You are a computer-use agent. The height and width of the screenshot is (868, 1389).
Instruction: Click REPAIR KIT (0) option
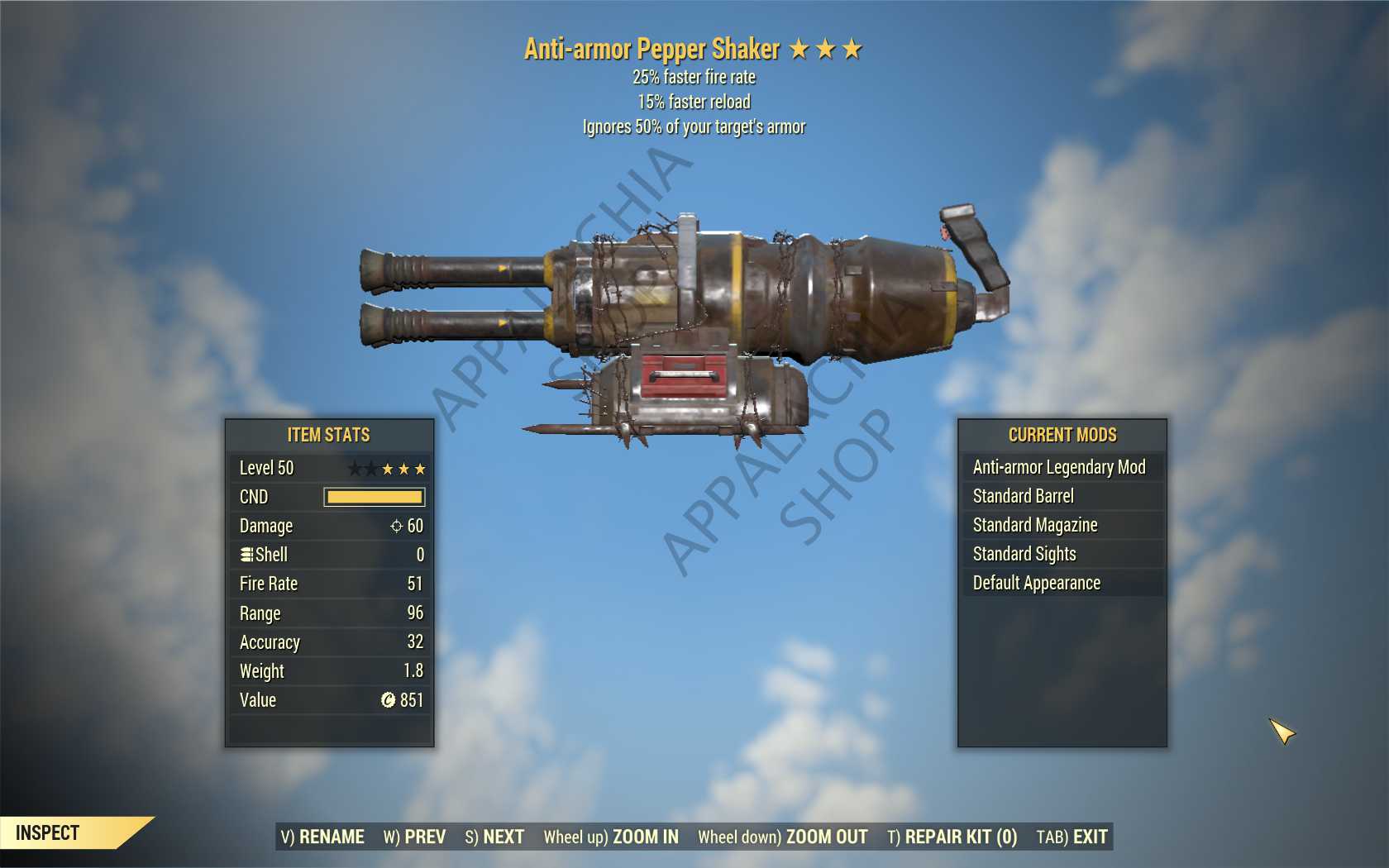tap(952, 837)
